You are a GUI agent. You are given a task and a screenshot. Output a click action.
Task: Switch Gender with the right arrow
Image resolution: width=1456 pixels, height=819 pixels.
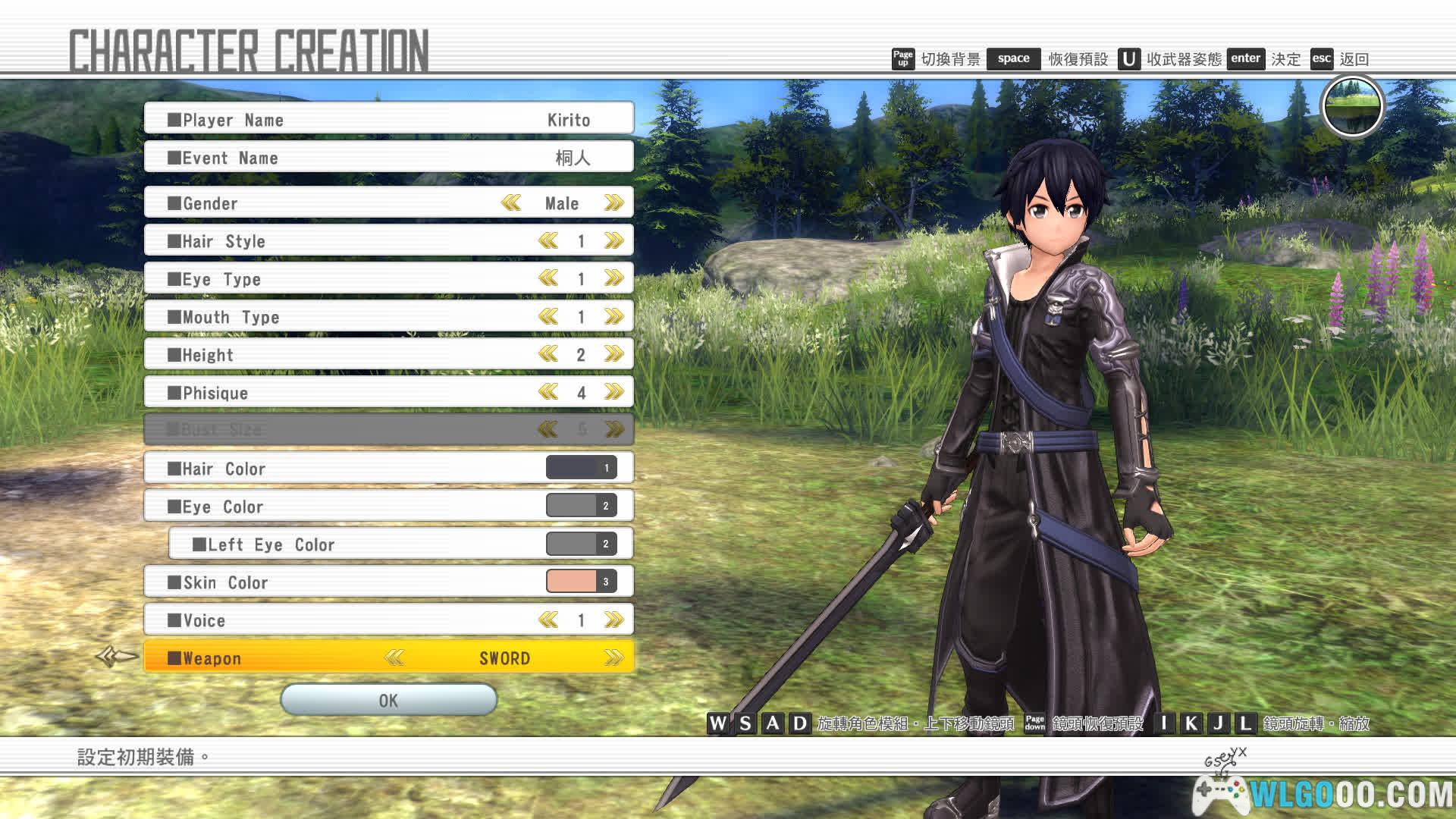point(613,203)
